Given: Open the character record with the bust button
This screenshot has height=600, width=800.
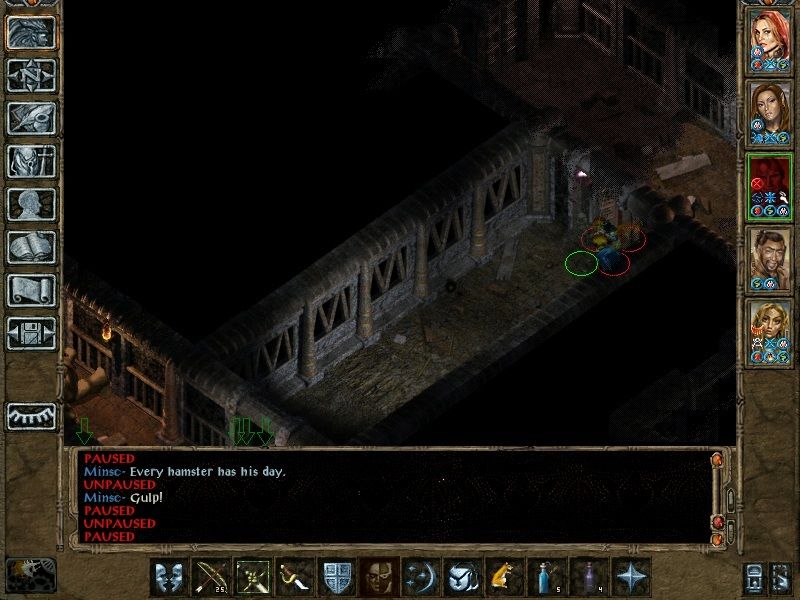Looking at the screenshot, I should pyautogui.click(x=32, y=204).
